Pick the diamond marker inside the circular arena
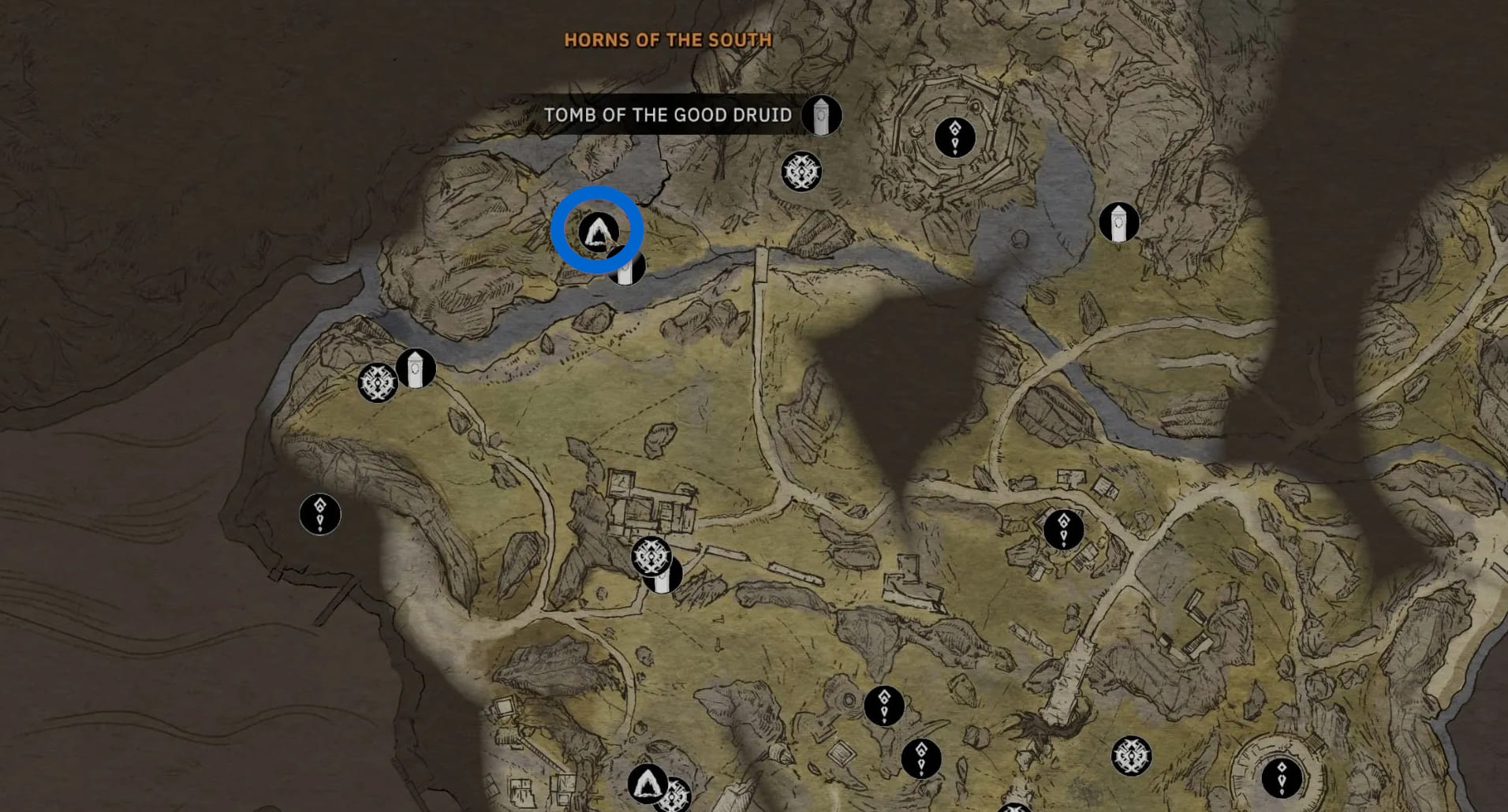 1281,777
